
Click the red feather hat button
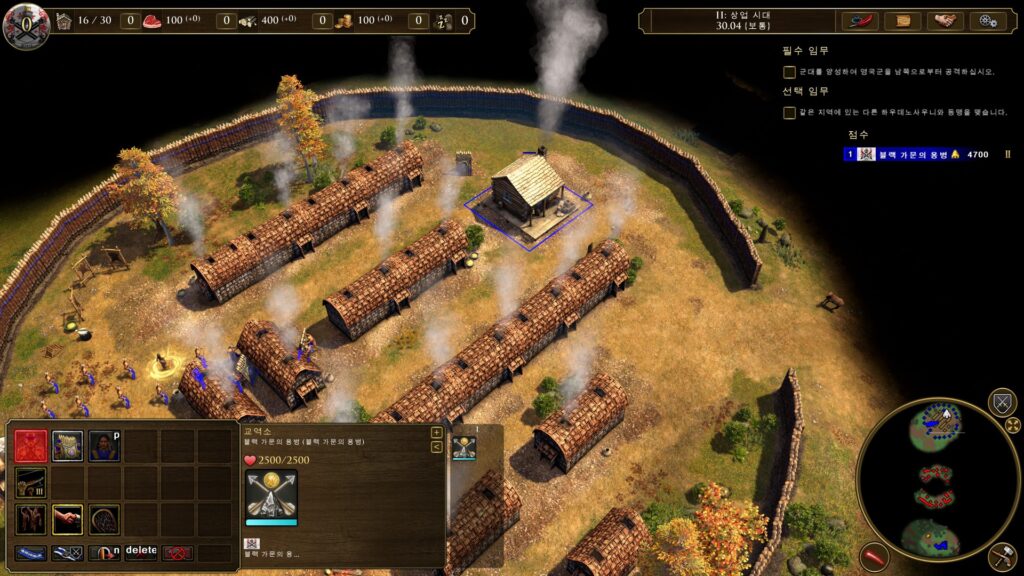pos(860,21)
